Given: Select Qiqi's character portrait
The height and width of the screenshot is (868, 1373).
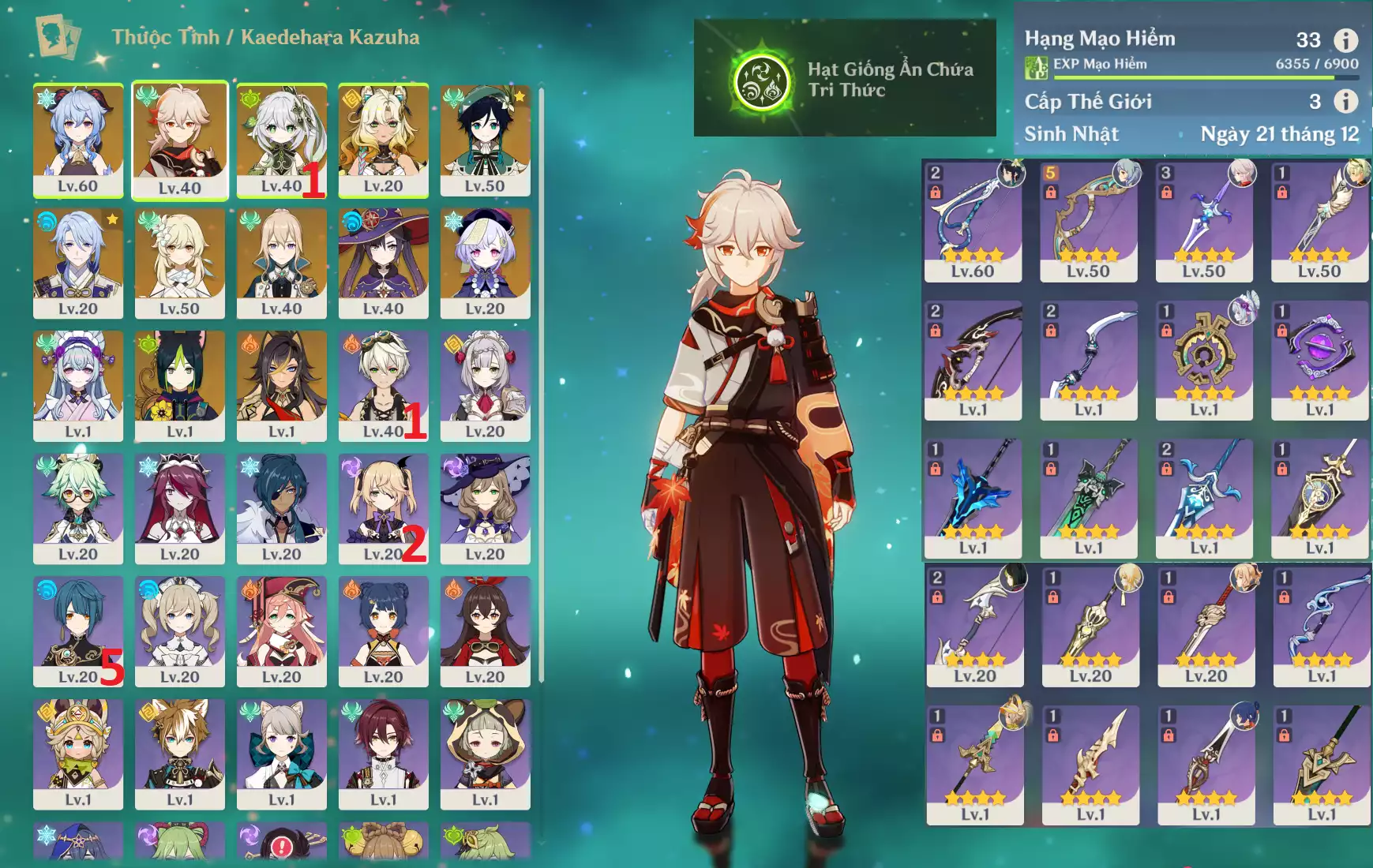Looking at the screenshot, I should pyautogui.click(x=485, y=263).
